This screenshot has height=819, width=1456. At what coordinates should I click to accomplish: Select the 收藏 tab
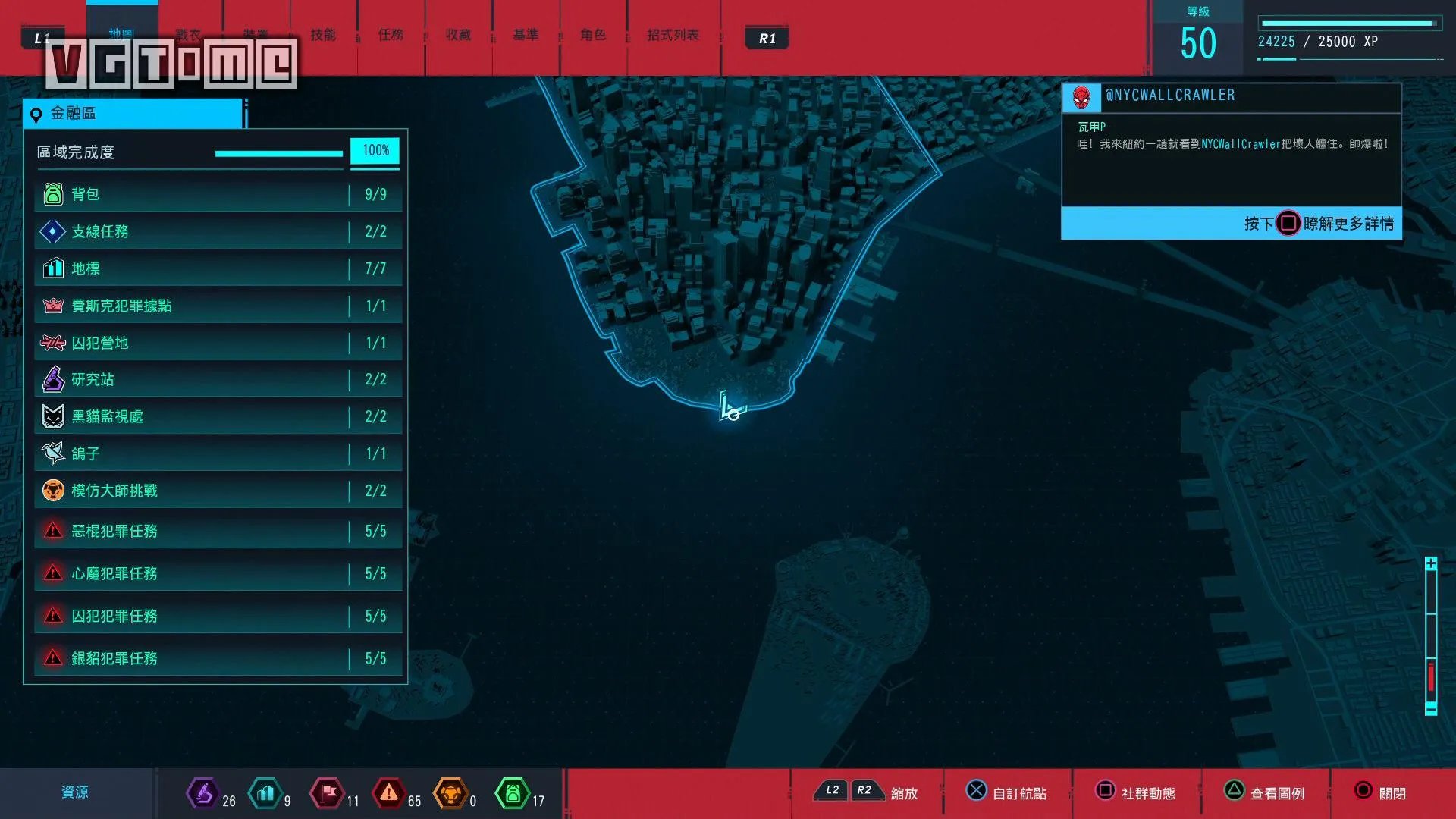458,35
